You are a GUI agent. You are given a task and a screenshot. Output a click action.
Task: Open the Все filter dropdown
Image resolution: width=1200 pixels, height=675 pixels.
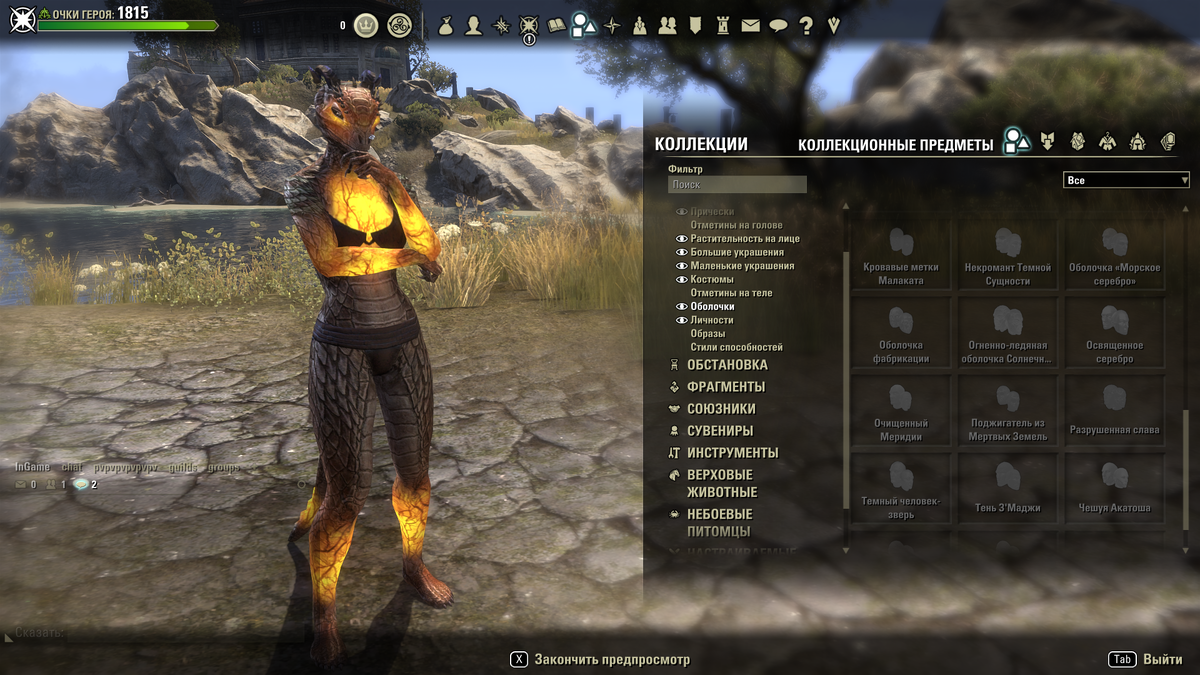[x=1126, y=180]
